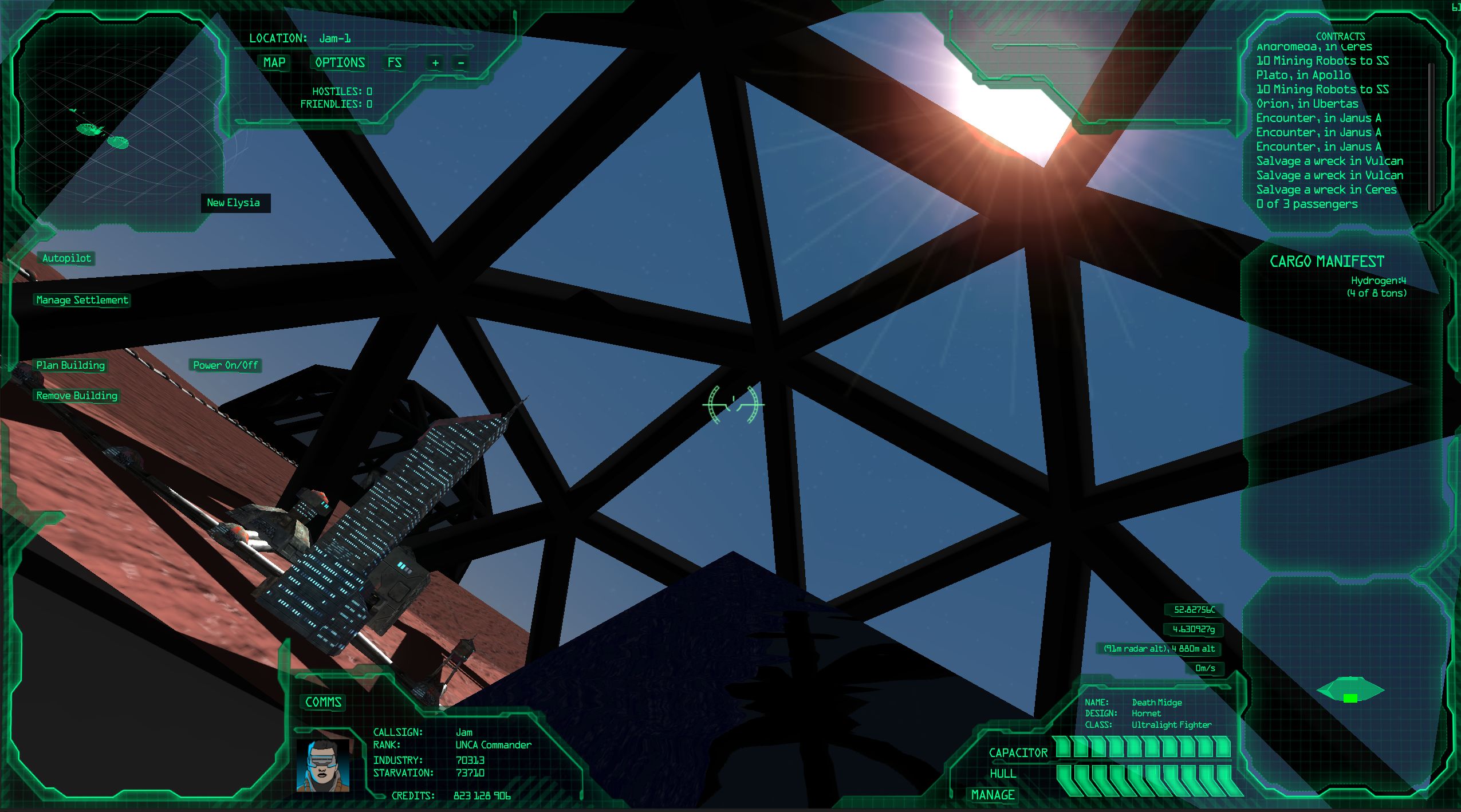Image resolution: width=1461 pixels, height=812 pixels.
Task: Select the '0 of 3 passengers' contract
Action: pyautogui.click(x=1306, y=204)
